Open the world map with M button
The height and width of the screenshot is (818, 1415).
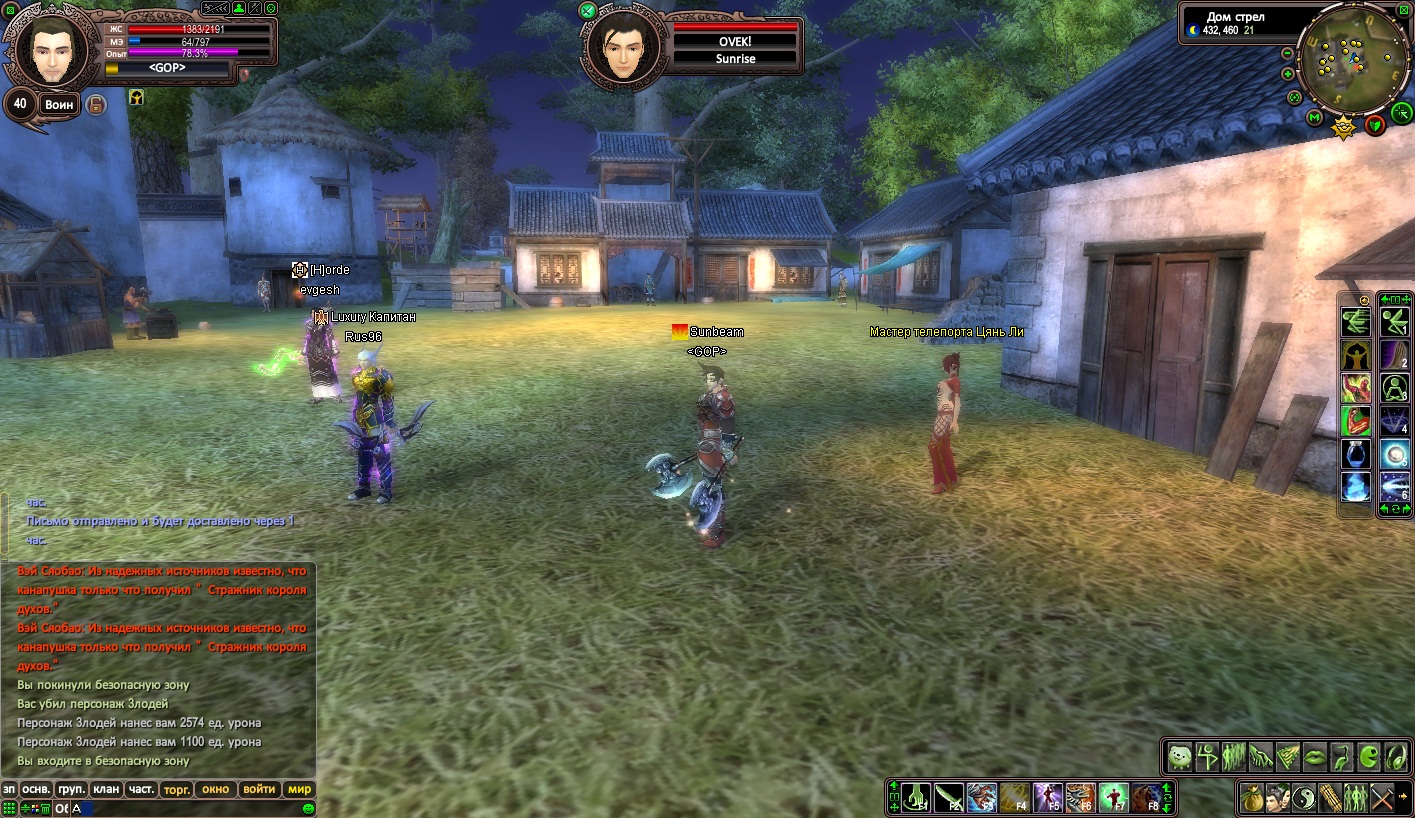coord(1315,119)
